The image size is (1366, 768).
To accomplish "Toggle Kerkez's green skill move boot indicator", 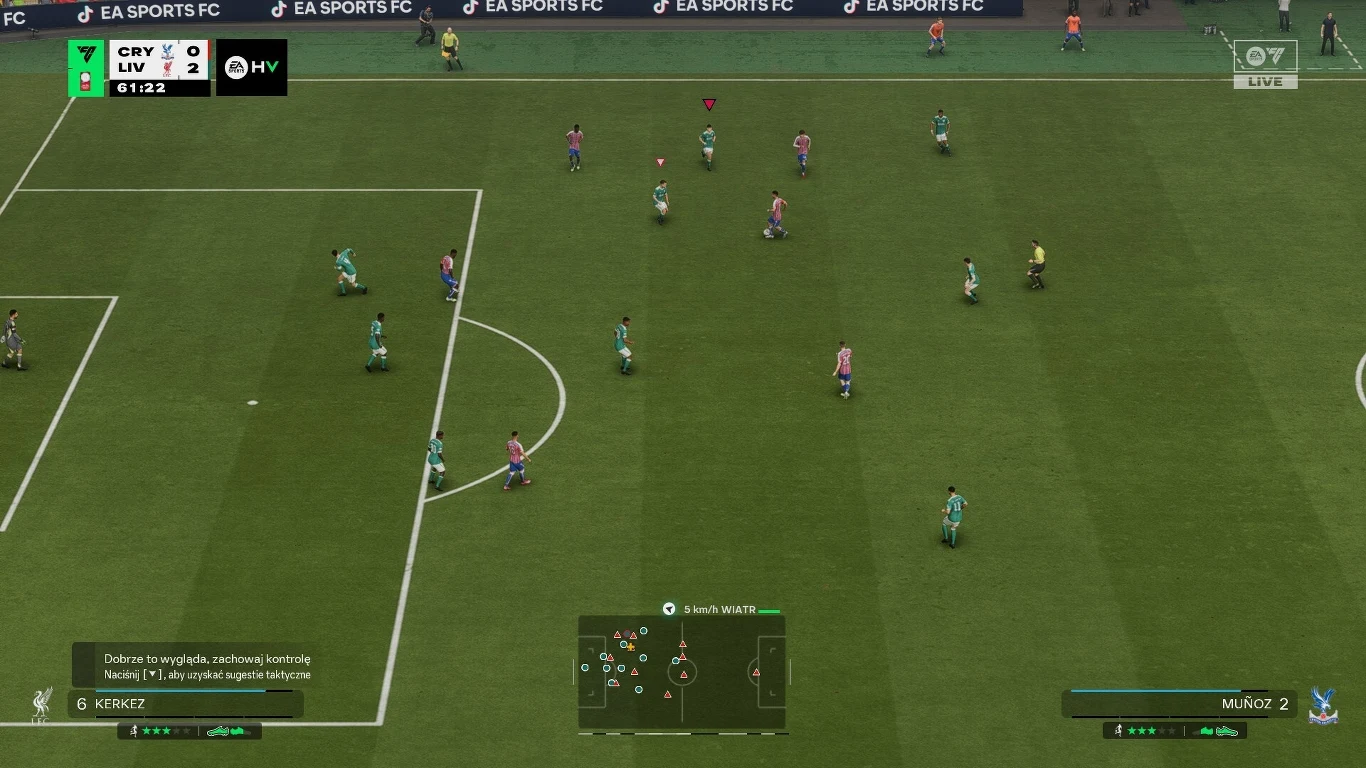I will (x=218, y=730).
